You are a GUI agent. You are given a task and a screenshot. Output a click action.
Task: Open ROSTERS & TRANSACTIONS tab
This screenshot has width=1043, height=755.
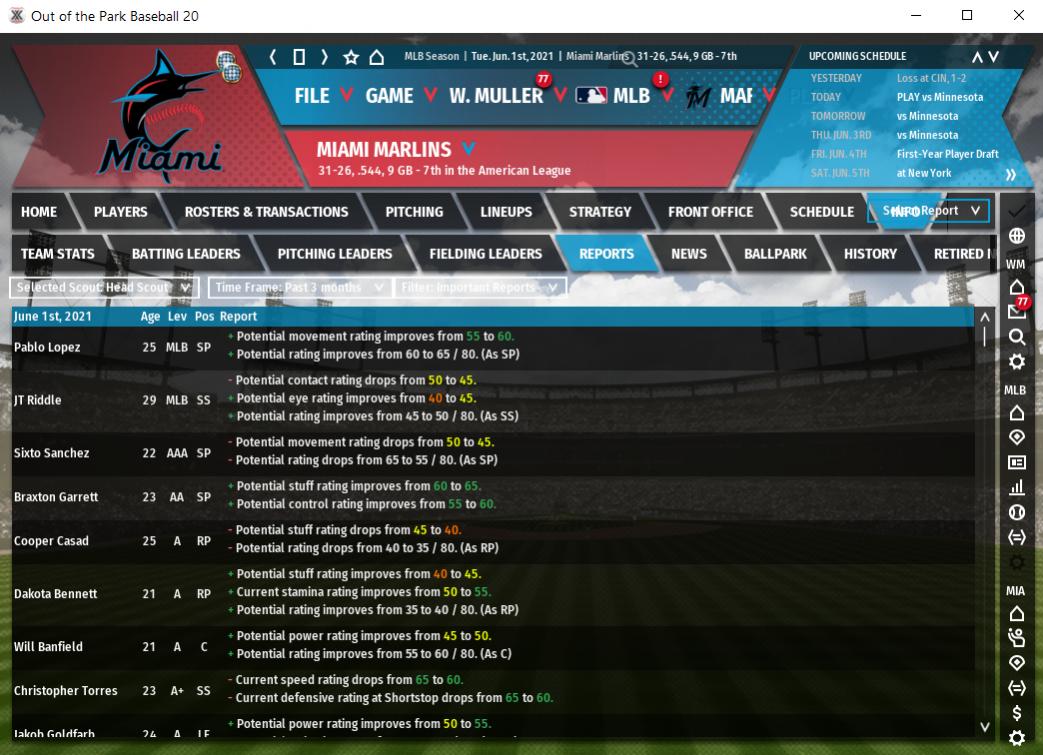pos(266,212)
